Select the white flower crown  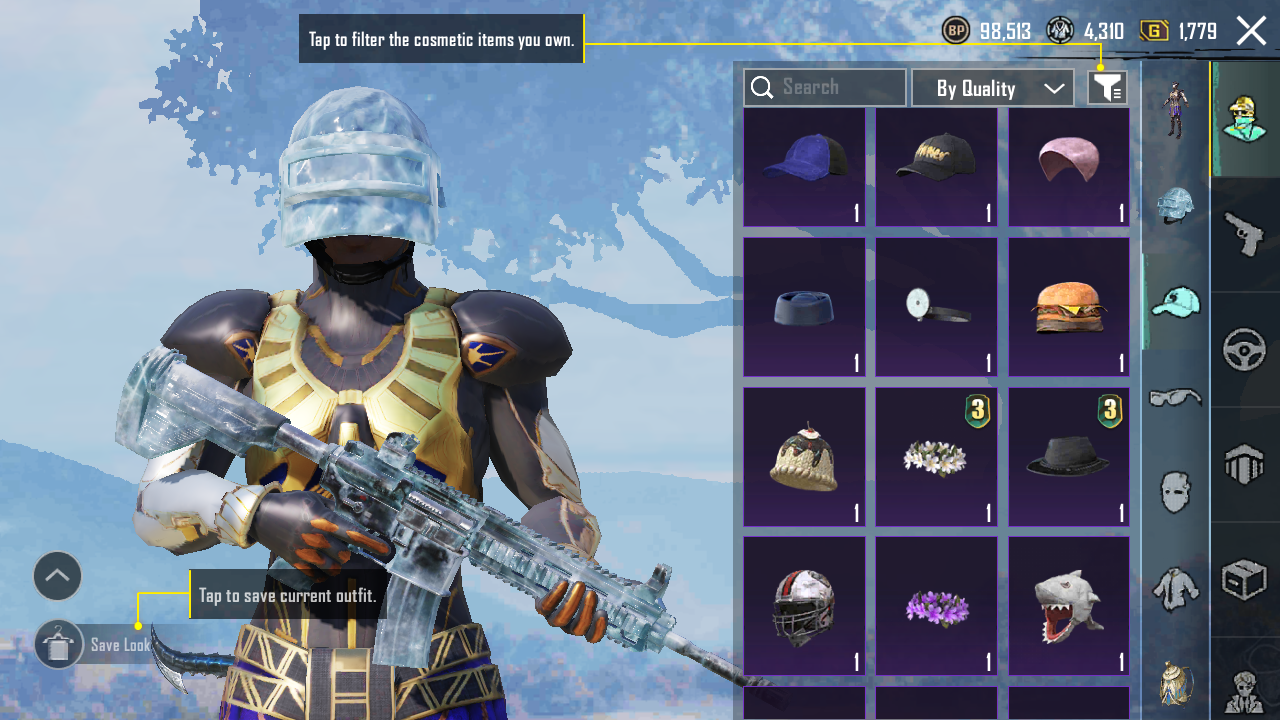click(936, 457)
